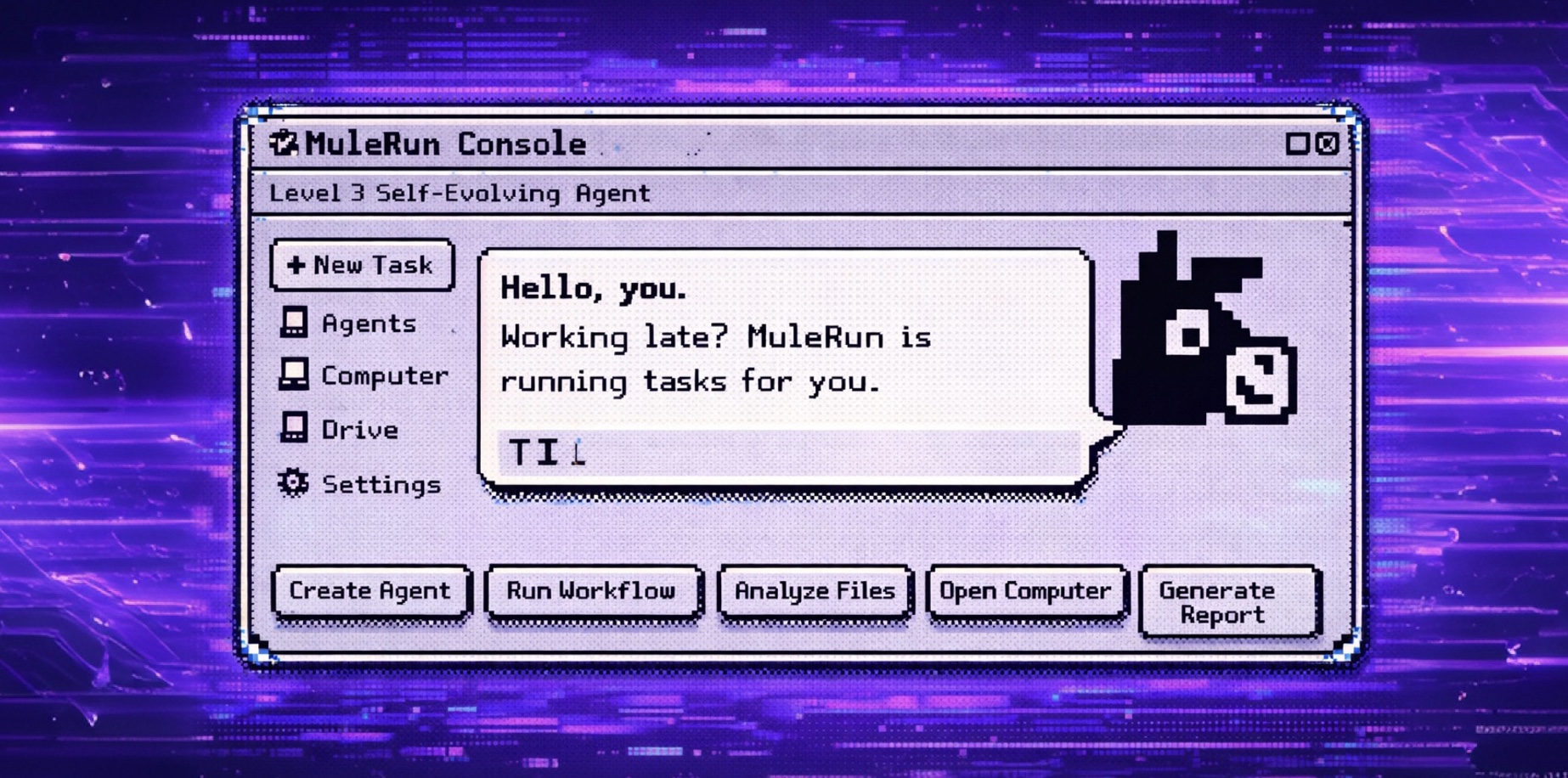The height and width of the screenshot is (778, 1568).
Task: Activate Analyze Files
Action: 815,591
